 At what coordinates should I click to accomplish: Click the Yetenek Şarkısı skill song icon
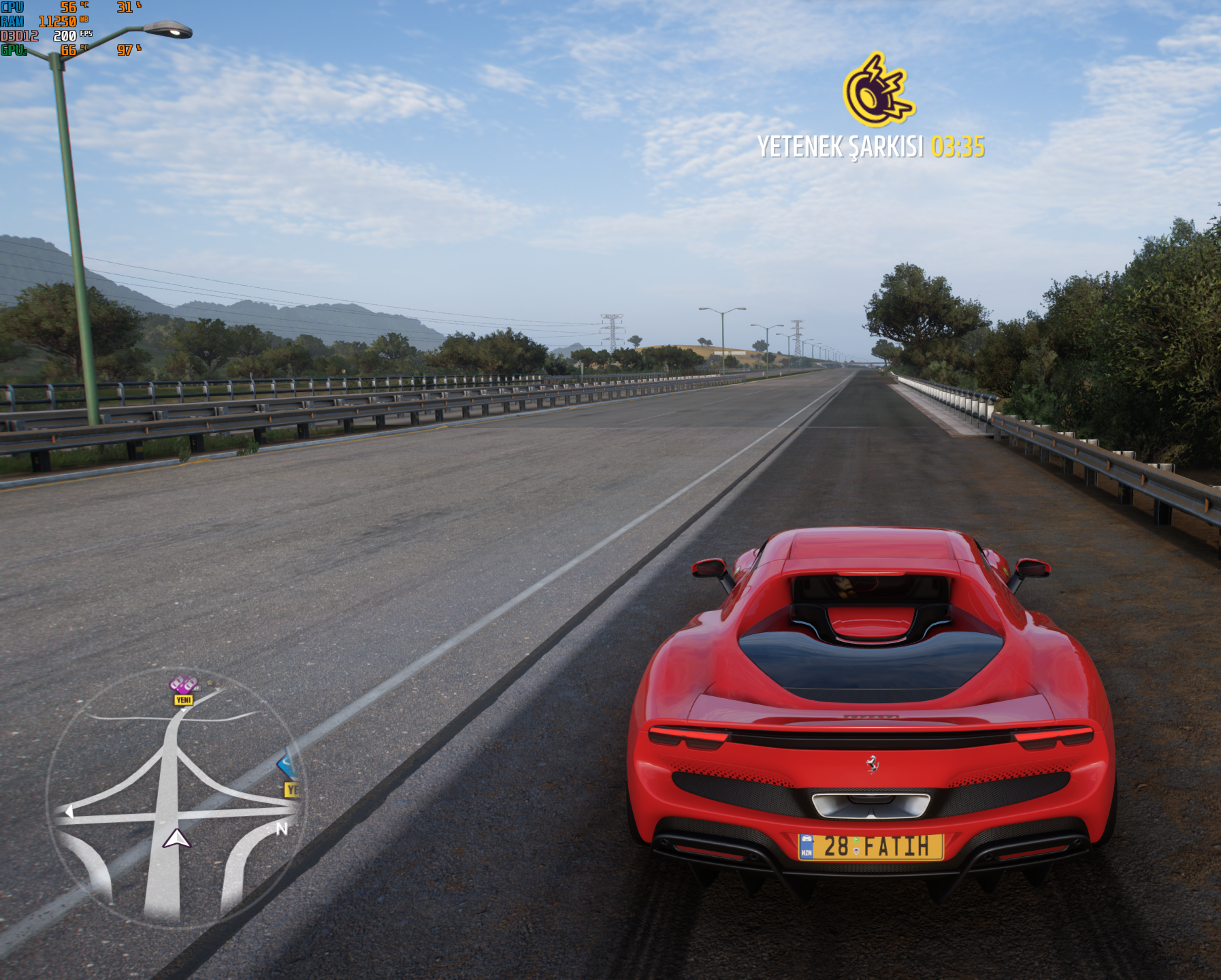[x=877, y=91]
